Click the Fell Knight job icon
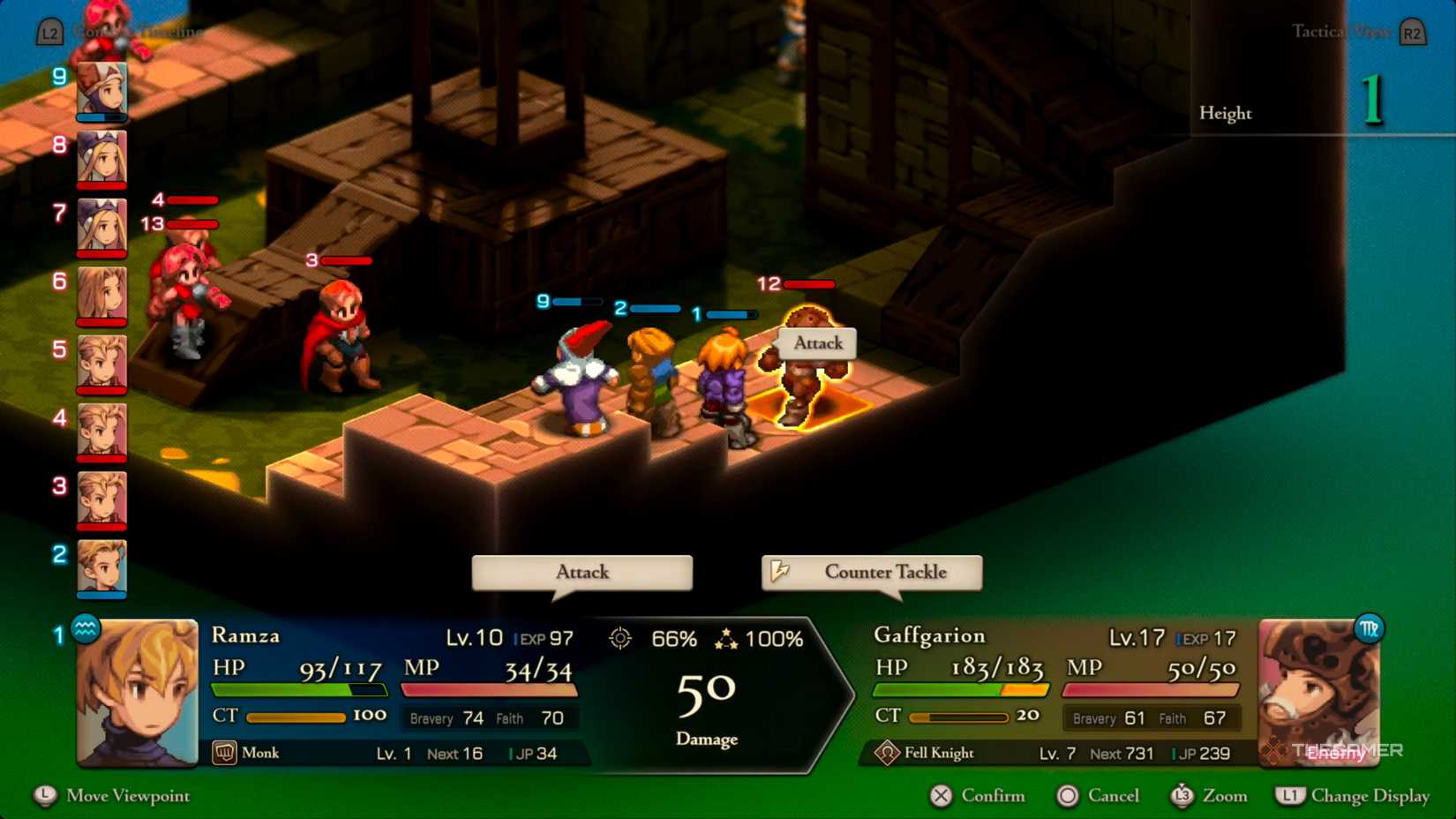Screen dimensions: 1456x819 (887, 753)
